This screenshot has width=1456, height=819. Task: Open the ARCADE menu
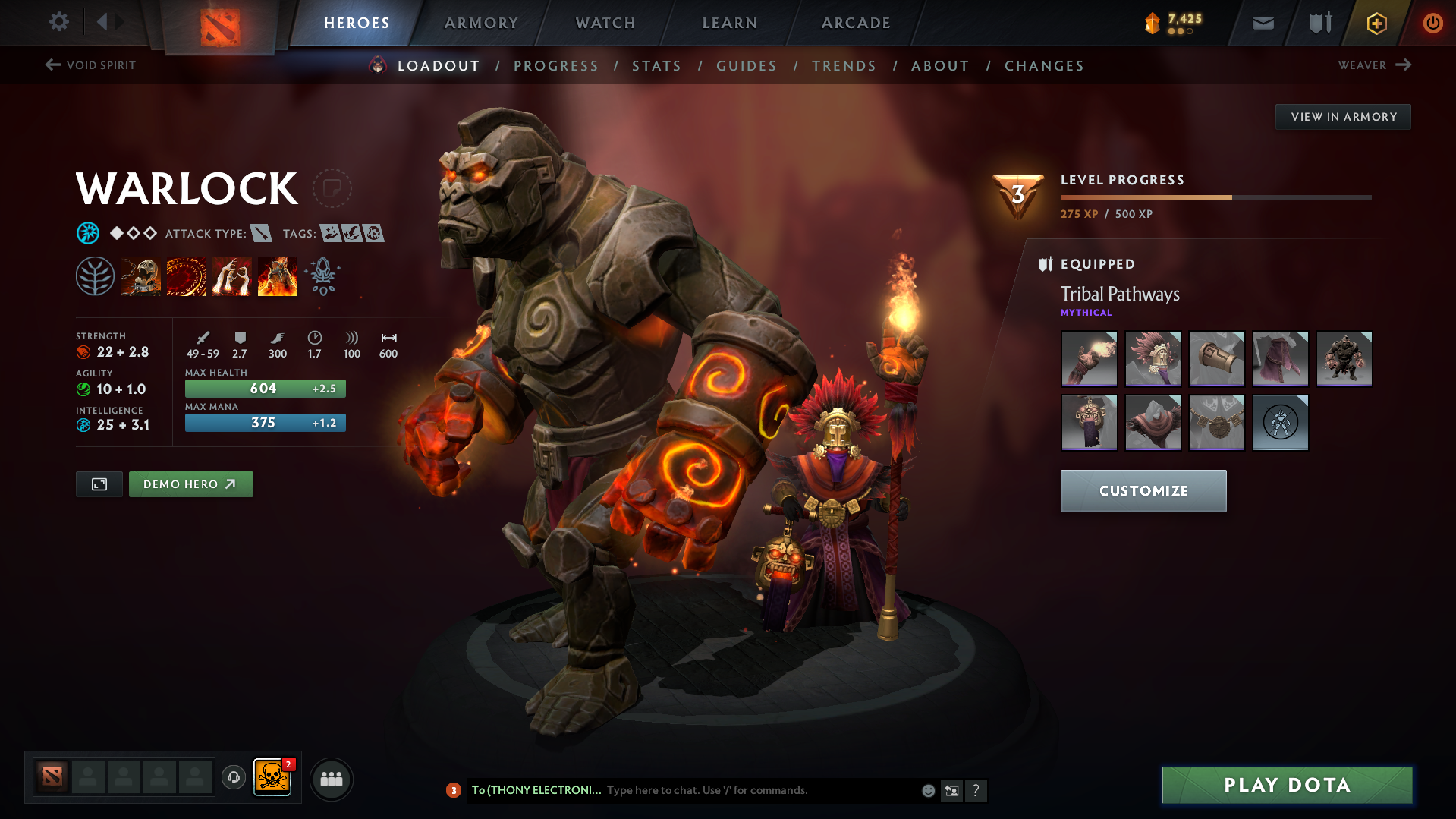pyautogui.click(x=856, y=23)
